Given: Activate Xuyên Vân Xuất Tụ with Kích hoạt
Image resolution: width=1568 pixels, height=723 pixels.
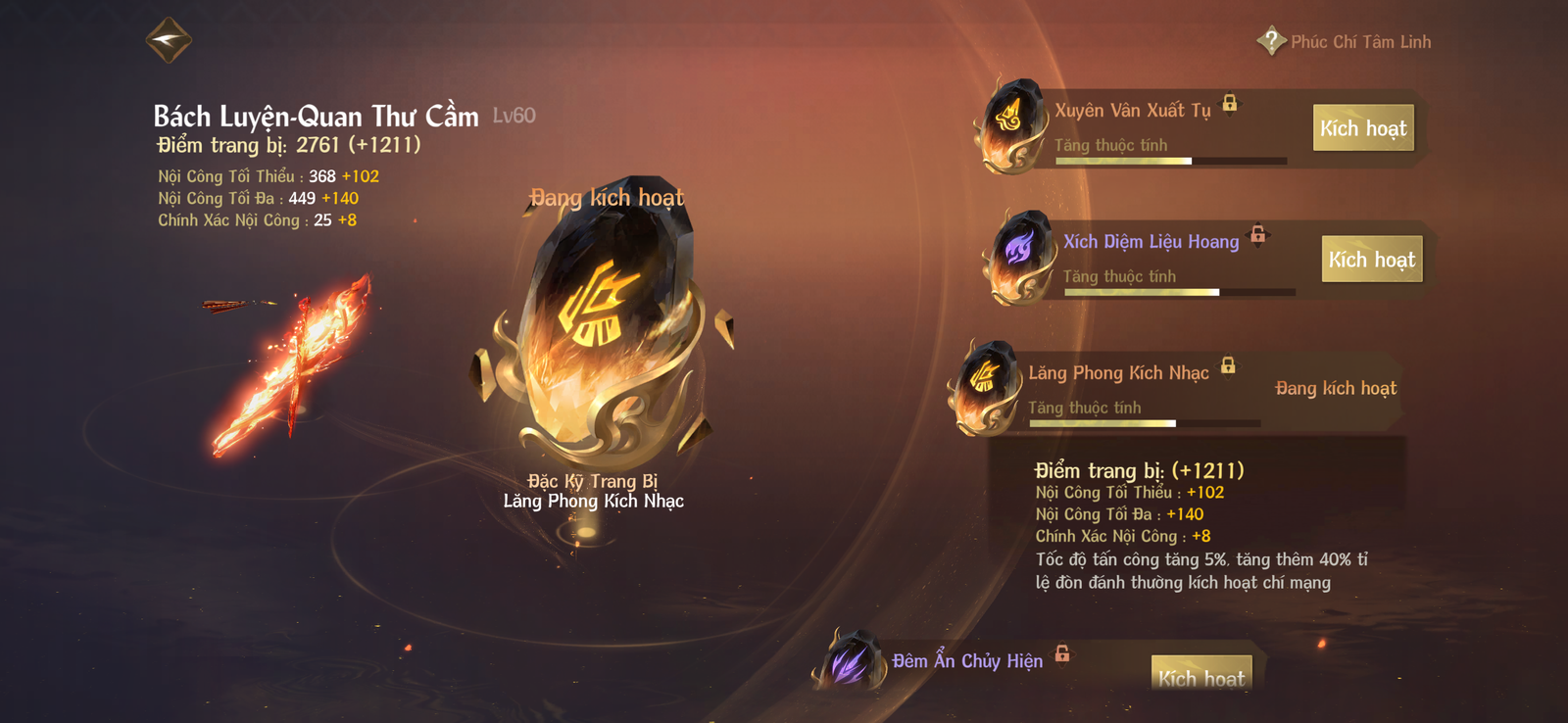Looking at the screenshot, I should 1362,128.
